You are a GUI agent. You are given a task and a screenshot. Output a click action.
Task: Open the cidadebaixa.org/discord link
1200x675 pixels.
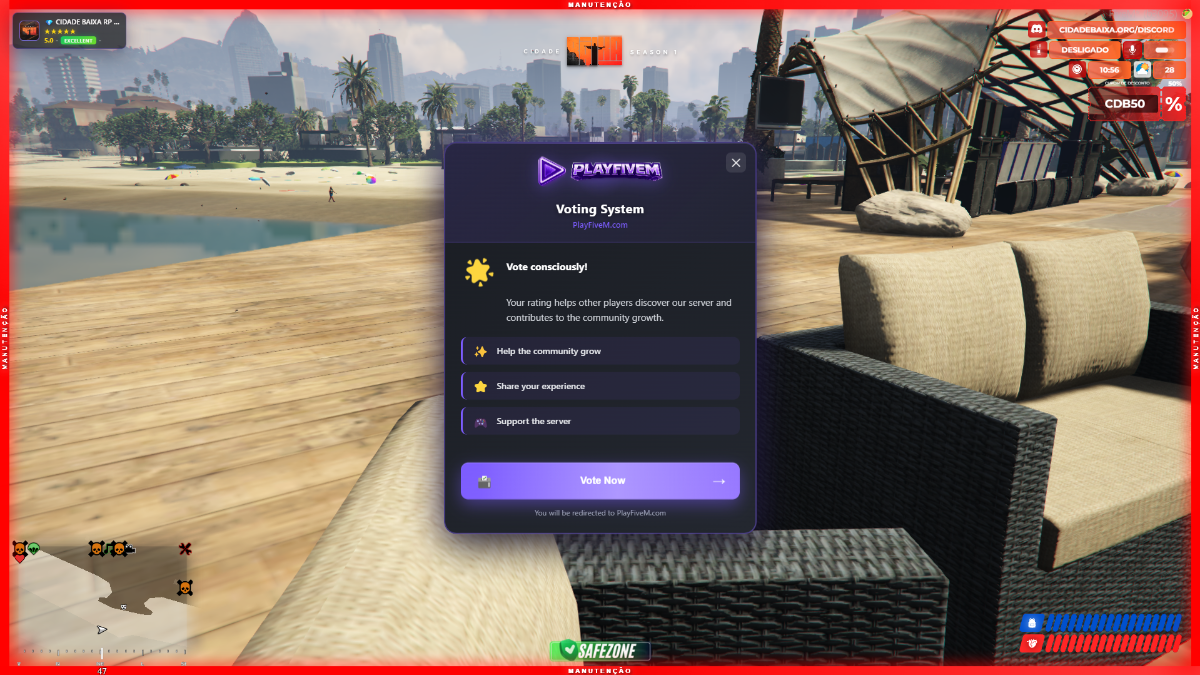coord(1116,30)
